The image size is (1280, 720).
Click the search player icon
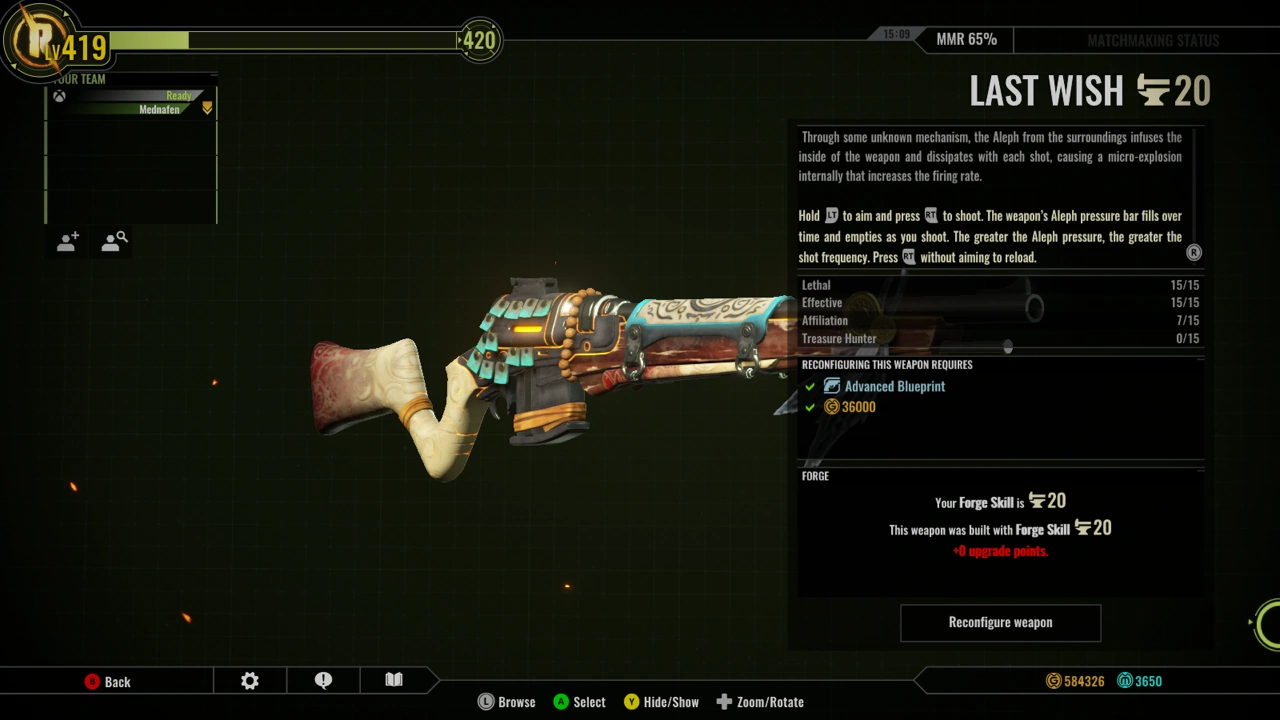[114, 242]
